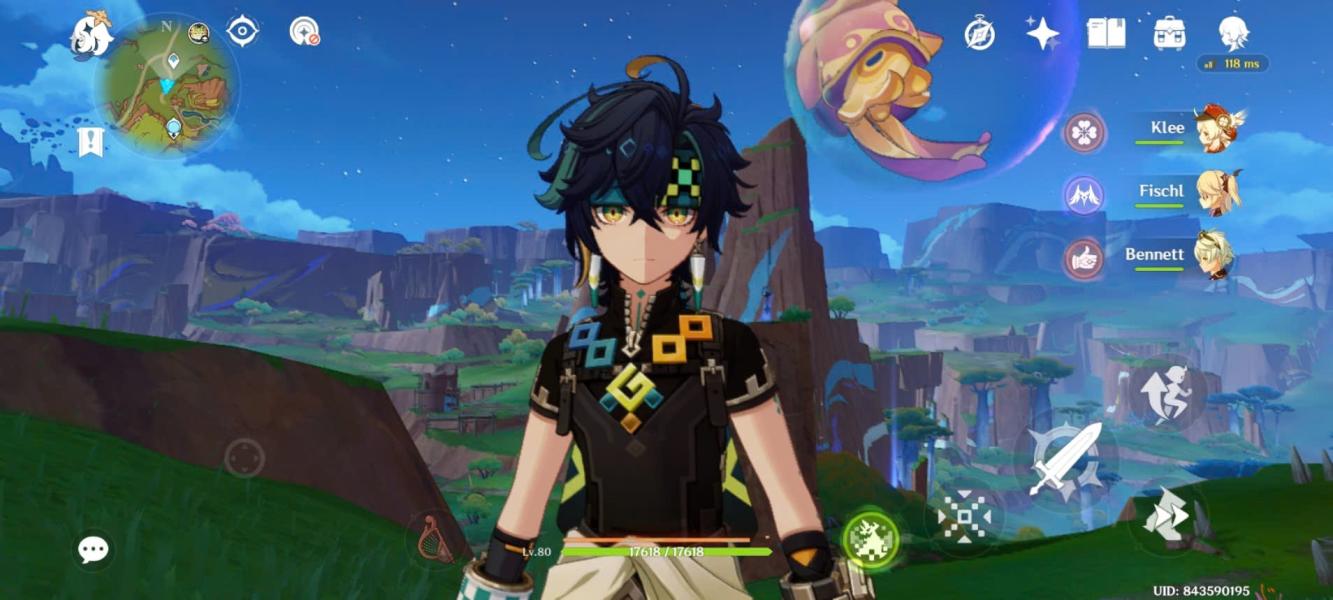The image size is (1333, 600).
Task: Click the target crosshair icon beside minimap
Action: tap(243, 31)
